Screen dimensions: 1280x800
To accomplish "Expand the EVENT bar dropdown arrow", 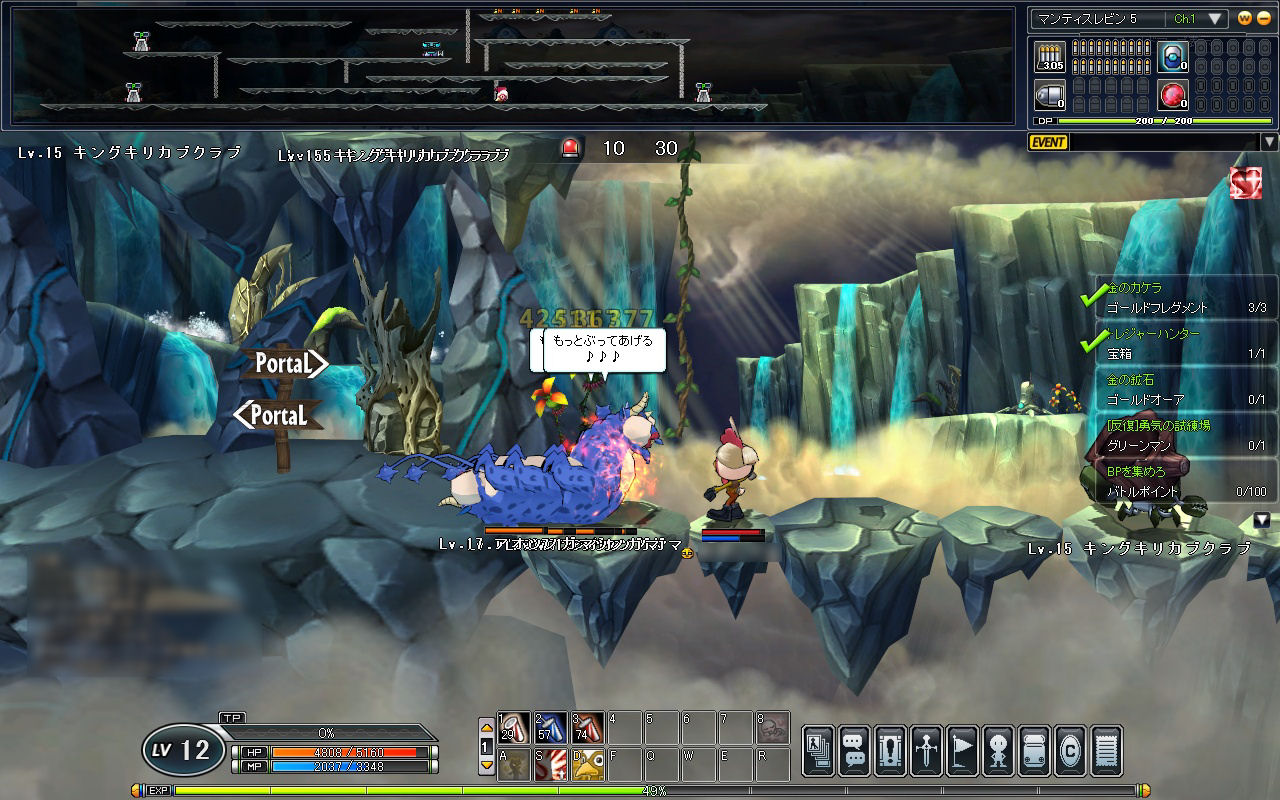I will (1269, 142).
